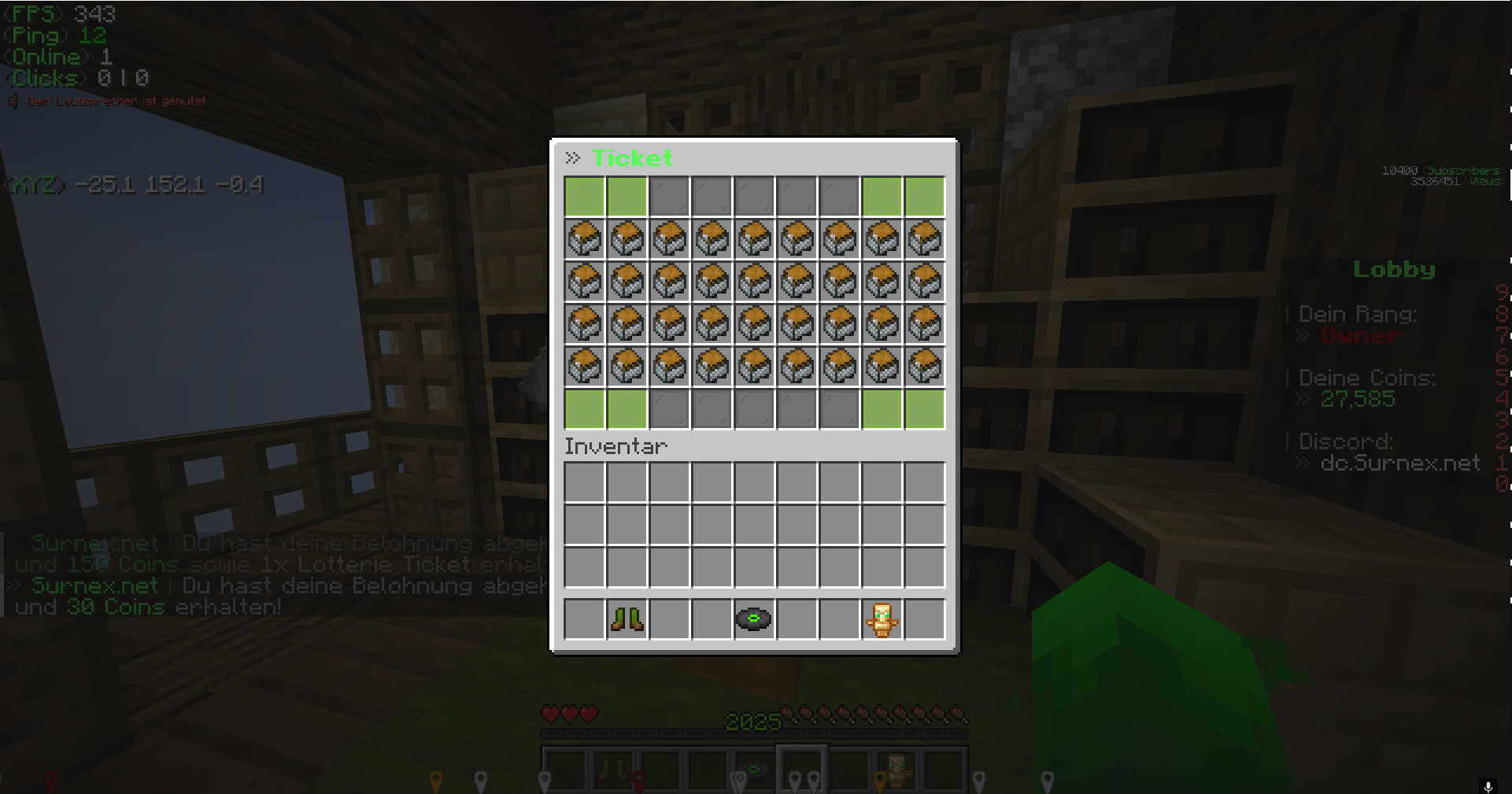Click the ticket in the bottom-right of the ticket grid
1512x794 pixels.
924,365
